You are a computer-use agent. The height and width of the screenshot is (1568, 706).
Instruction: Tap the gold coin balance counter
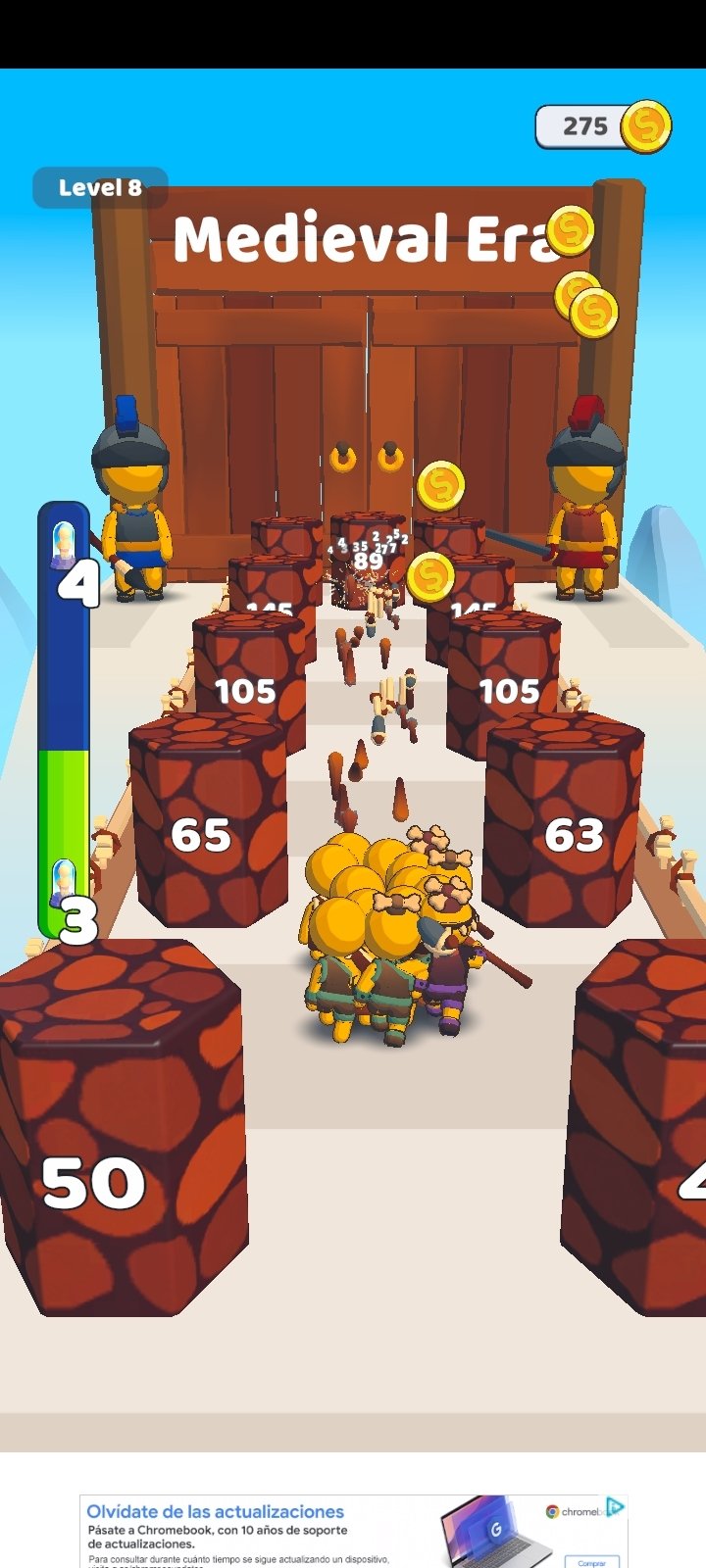pos(601,126)
